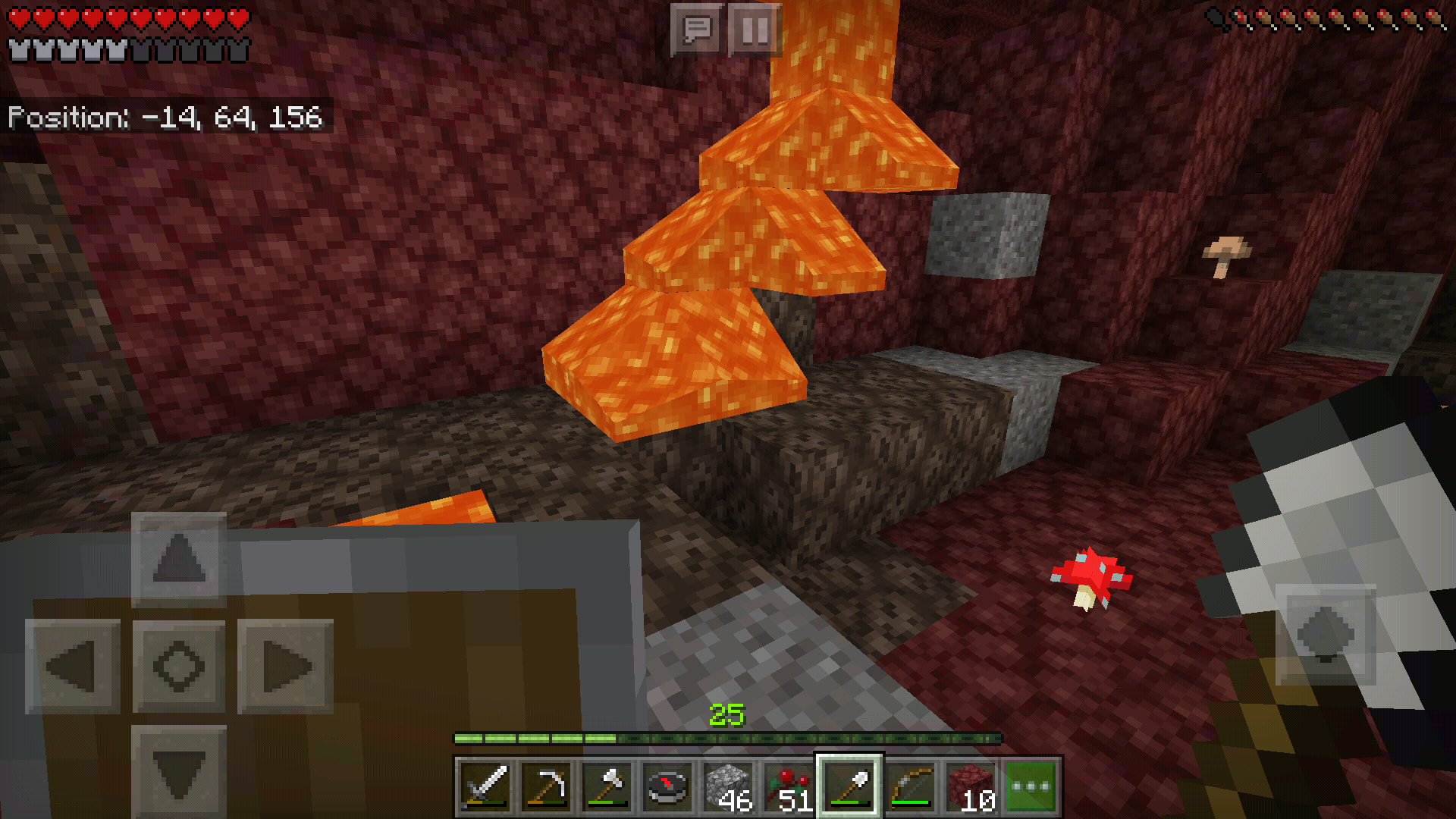The width and height of the screenshot is (1456, 819).
Task: Select the iron shovel hotbar slot
Action: pyautogui.click(x=849, y=786)
